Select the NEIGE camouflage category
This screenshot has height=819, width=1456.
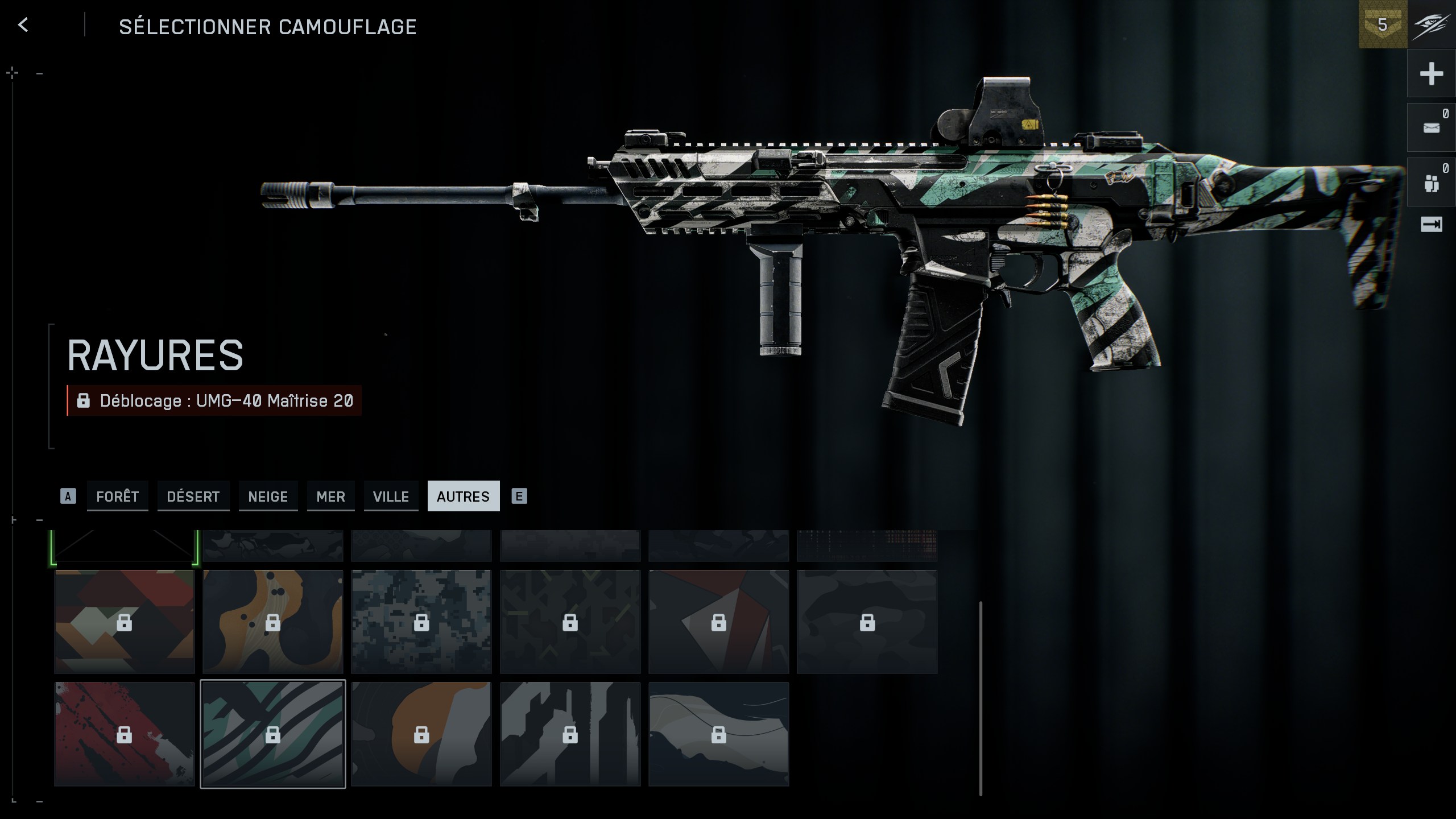268,496
